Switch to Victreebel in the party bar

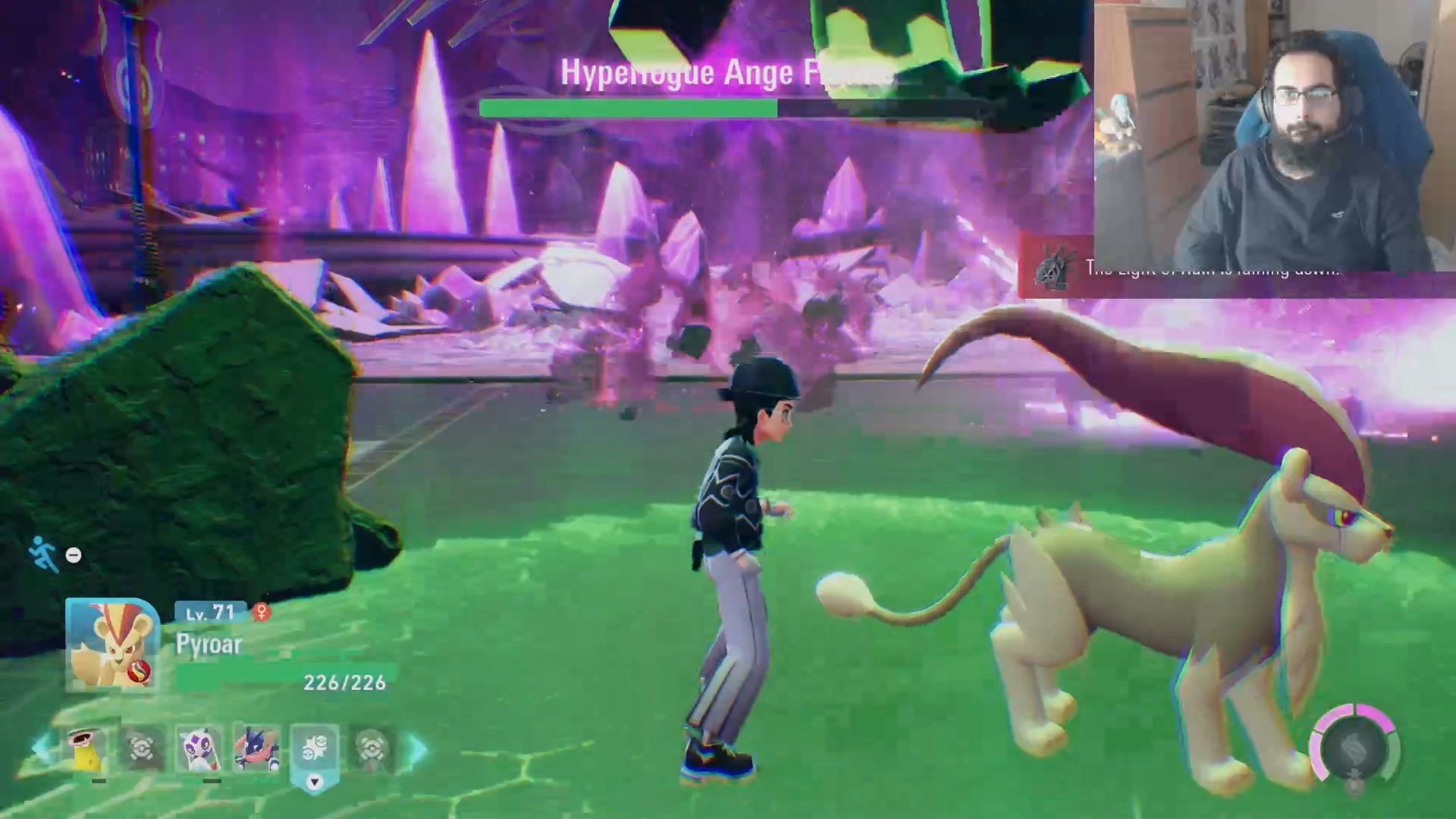pyautogui.click(x=85, y=747)
